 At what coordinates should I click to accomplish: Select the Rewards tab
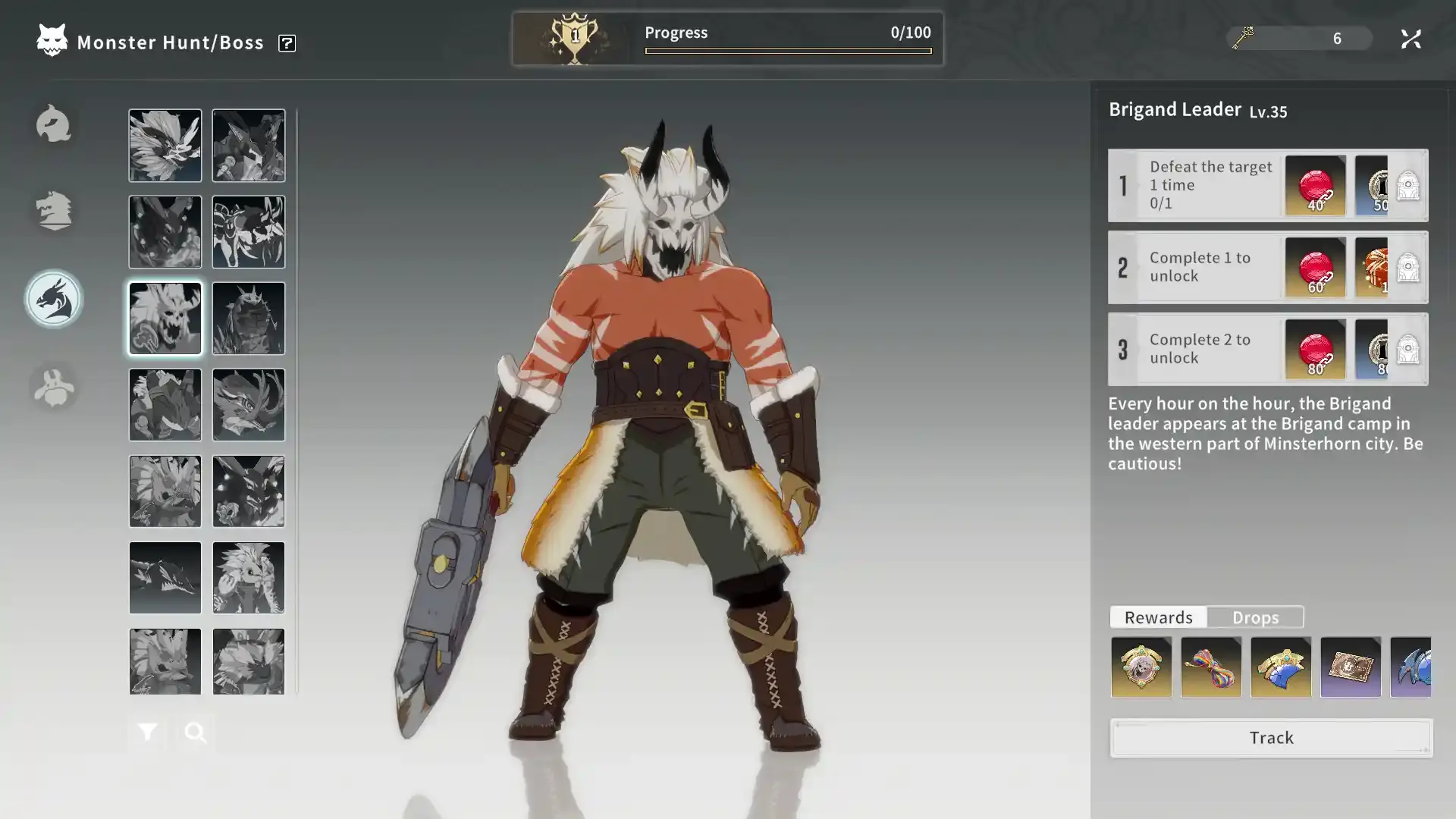click(1158, 617)
